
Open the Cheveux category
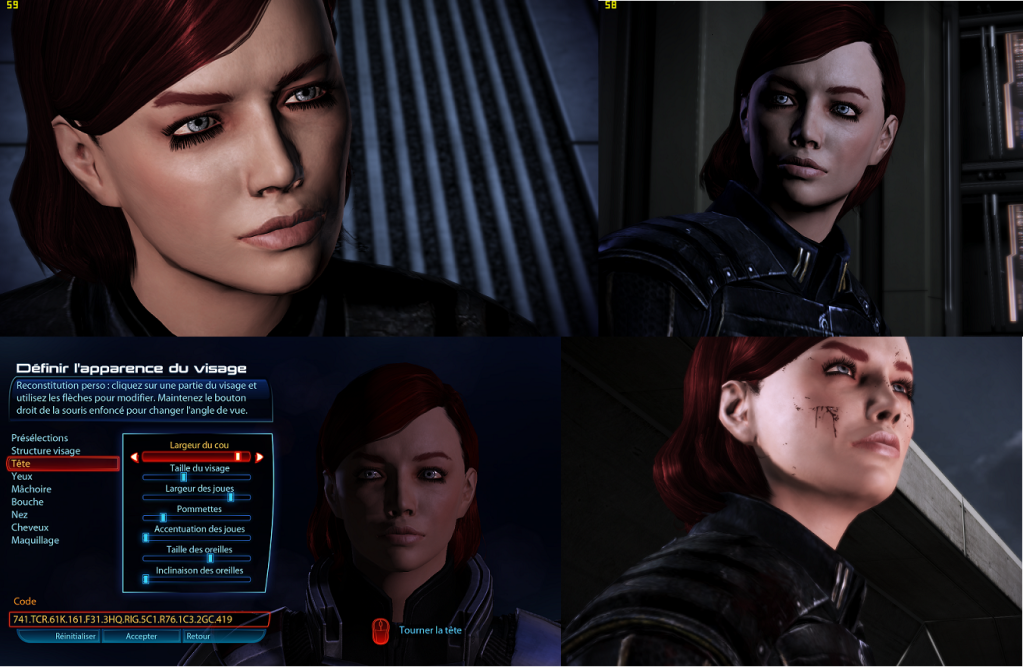tap(29, 527)
